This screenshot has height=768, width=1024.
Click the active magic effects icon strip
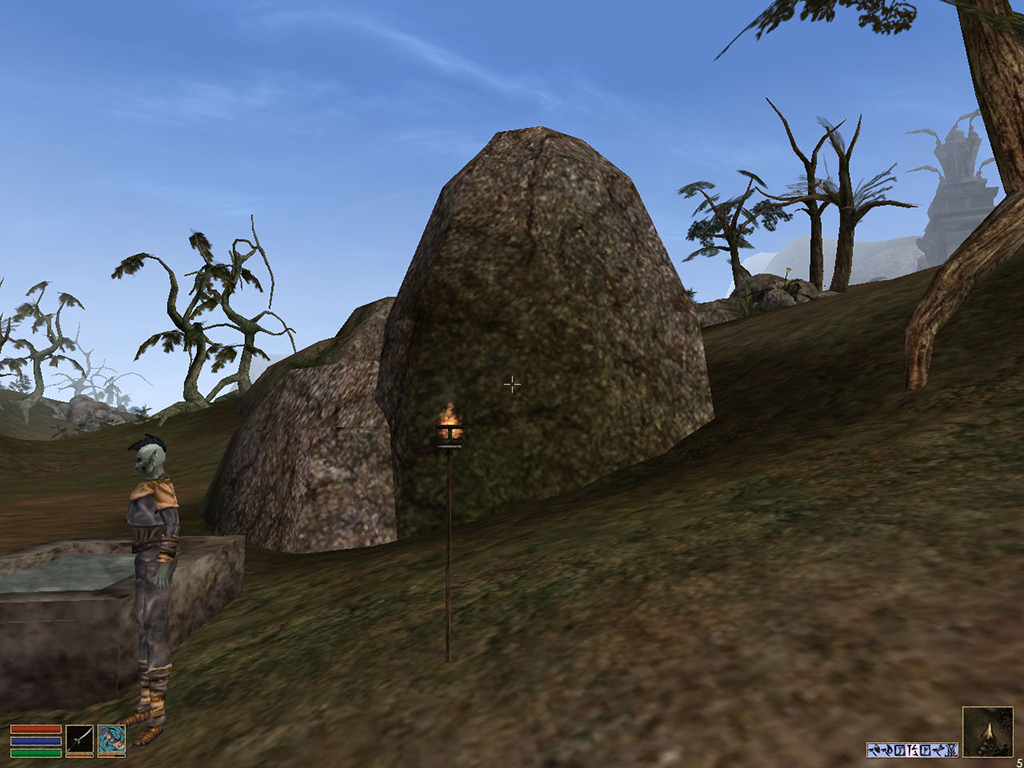(912, 749)
